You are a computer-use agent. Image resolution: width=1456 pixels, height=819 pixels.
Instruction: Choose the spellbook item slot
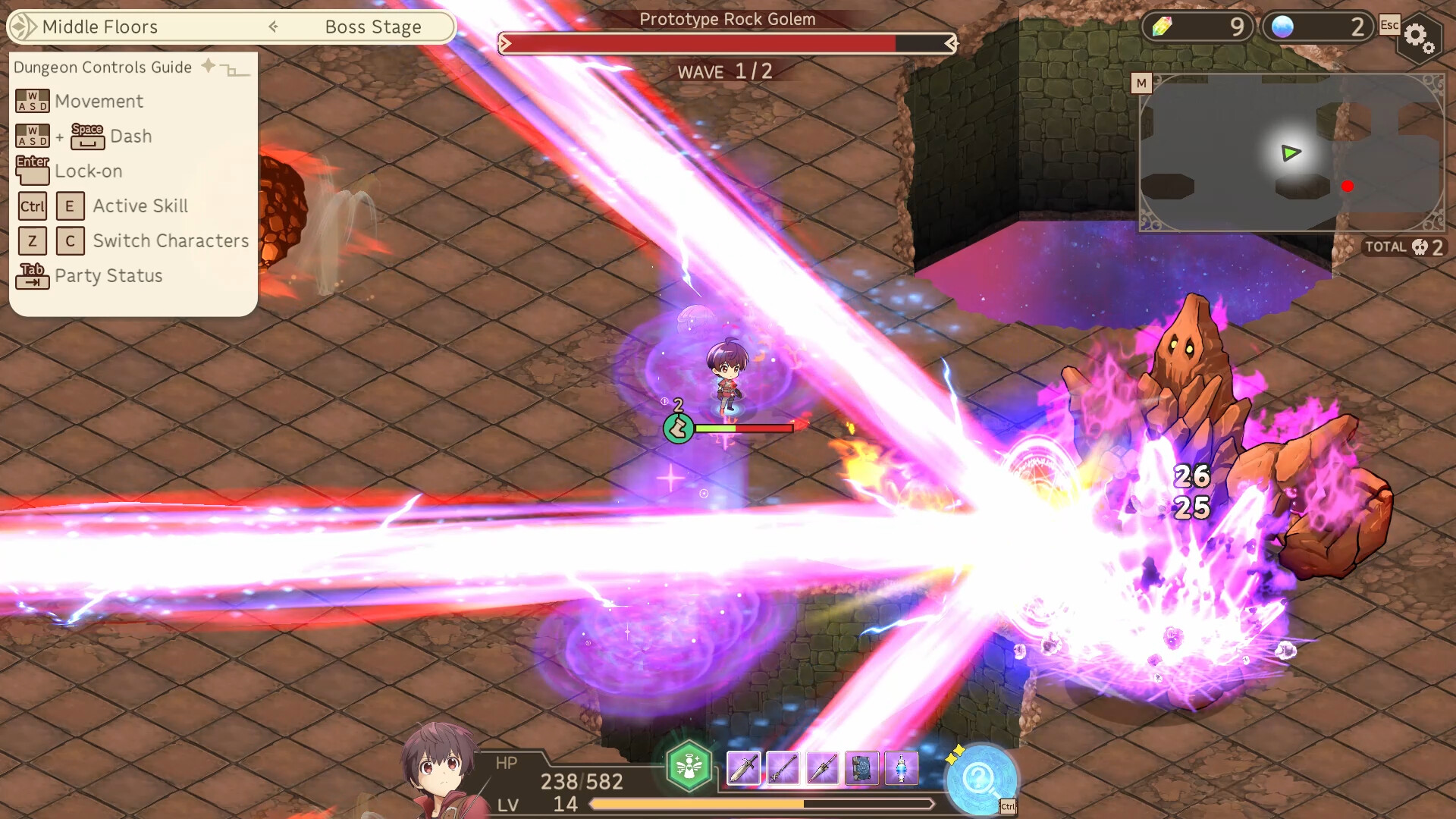[861, 768]
